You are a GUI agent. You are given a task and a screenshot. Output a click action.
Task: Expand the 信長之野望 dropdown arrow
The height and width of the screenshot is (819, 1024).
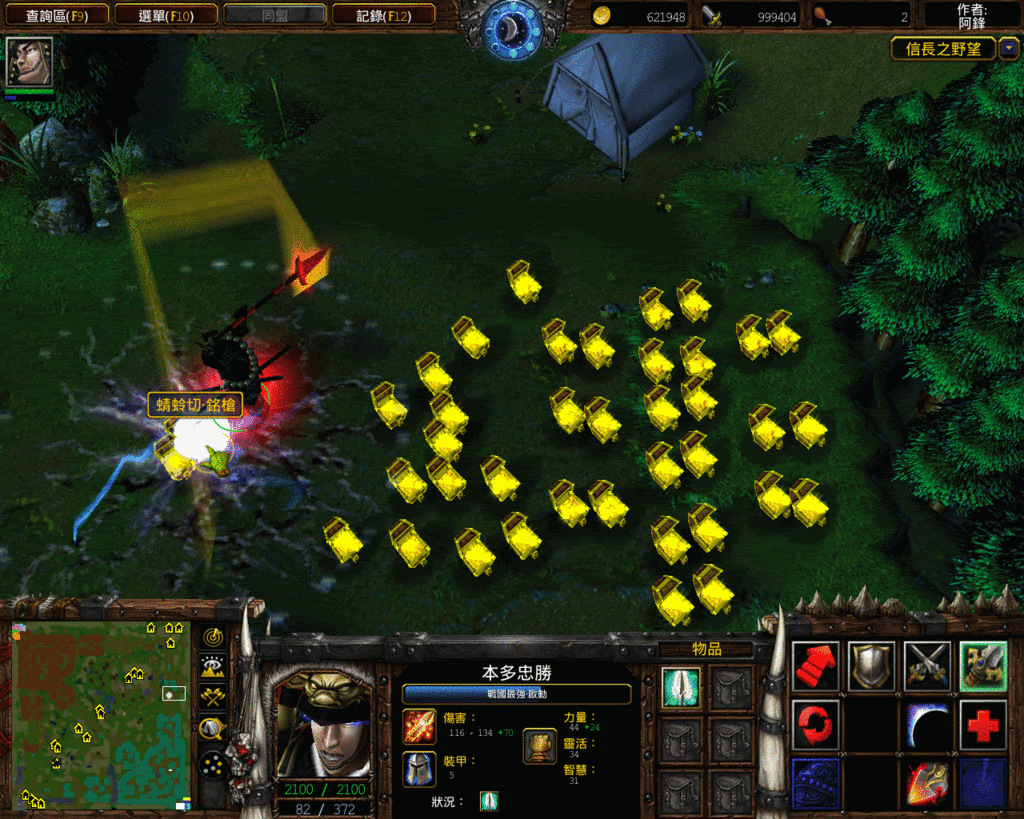click(1009, 48)
